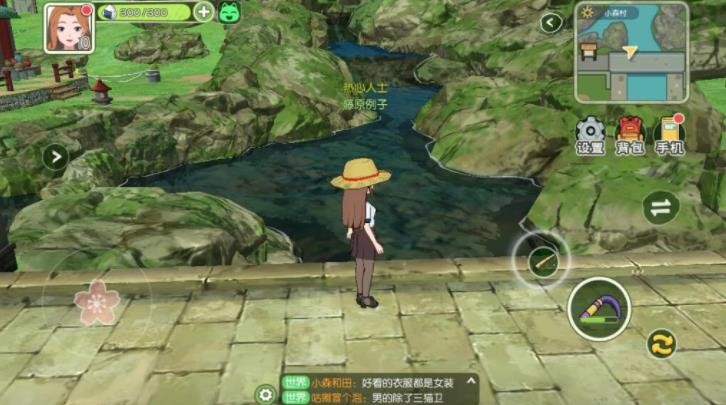Use the purple scythe action button
Viewport: 726px width, 405px height.
598,307
